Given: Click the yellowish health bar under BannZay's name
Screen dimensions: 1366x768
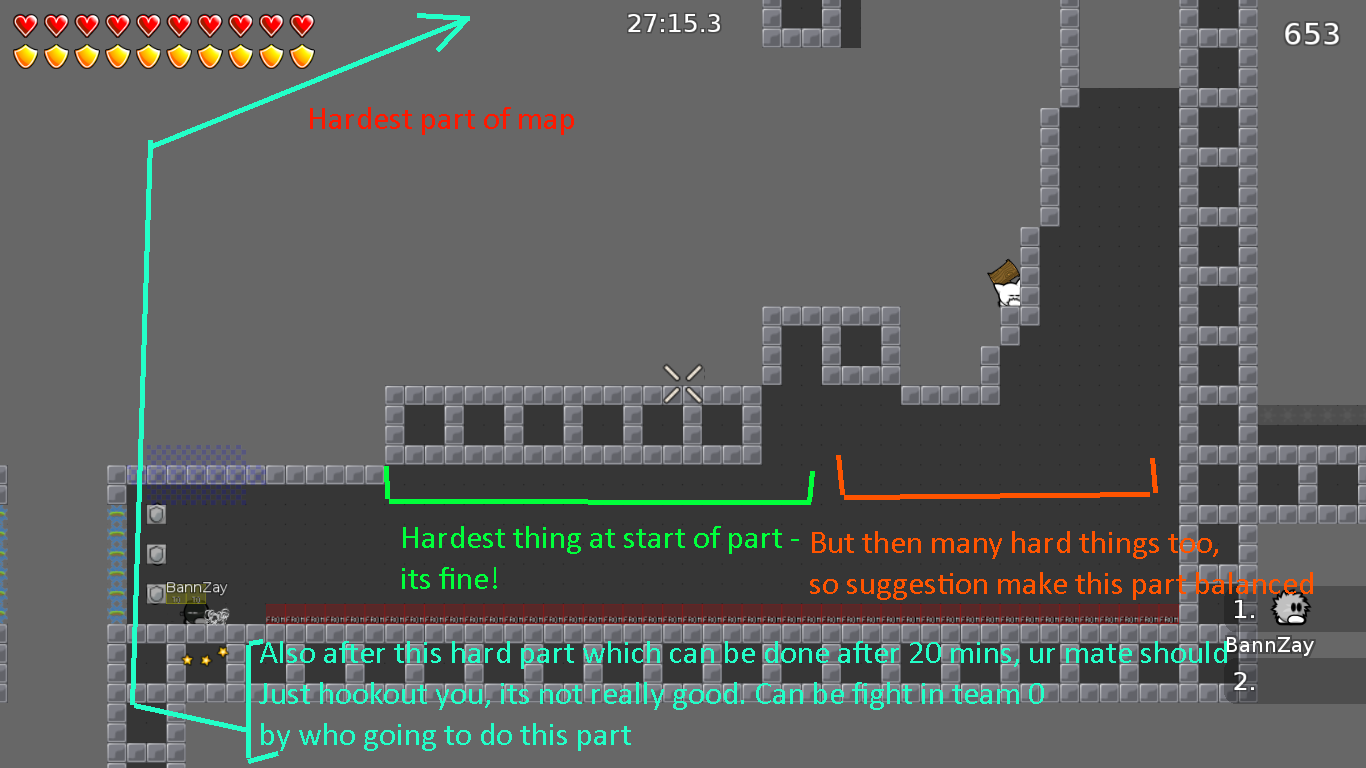Looking at the screenshot, I should pos(186,598).
